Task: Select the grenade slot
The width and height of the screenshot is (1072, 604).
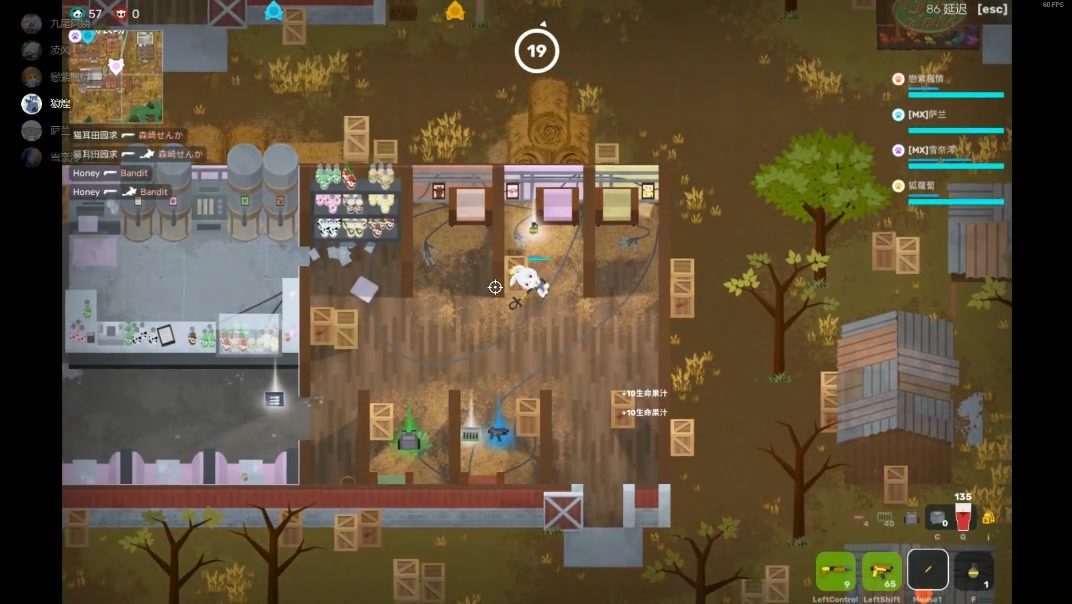Action: point(974,571)
